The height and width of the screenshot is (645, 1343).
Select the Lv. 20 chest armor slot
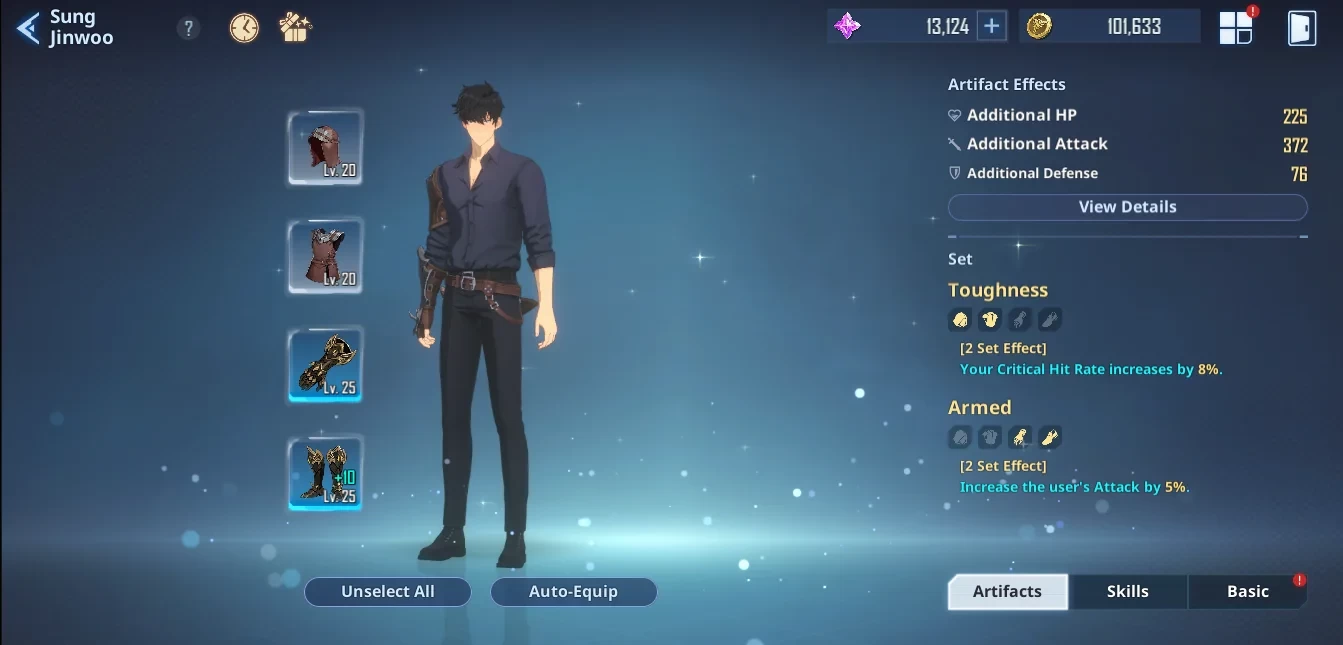pos(325,257)
